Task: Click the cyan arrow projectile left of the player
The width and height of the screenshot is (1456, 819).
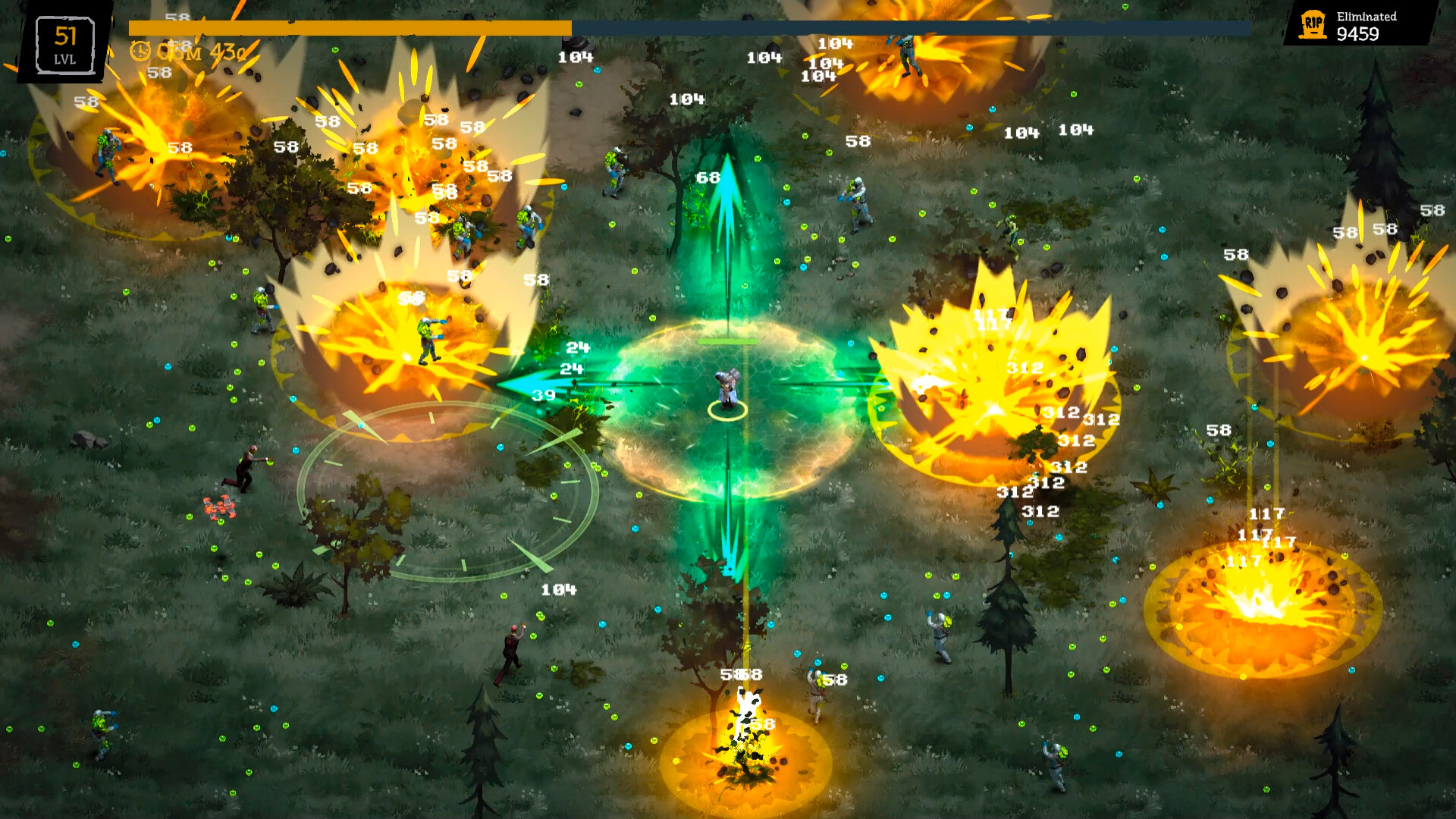Action: 538,385
